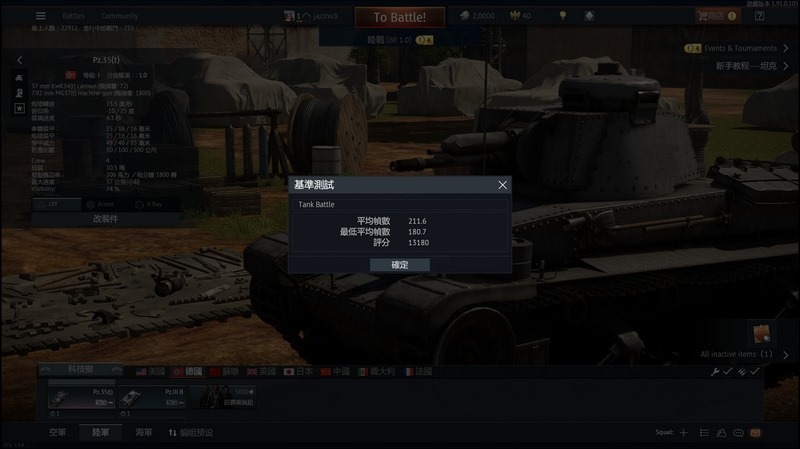Confirm the benchmark results with 確定

coord(399,265)
